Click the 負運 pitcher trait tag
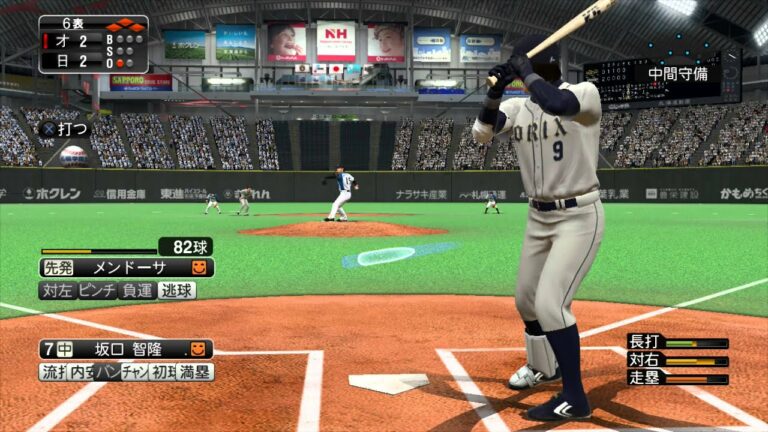The image size is (768, 432). pos(138,290)
